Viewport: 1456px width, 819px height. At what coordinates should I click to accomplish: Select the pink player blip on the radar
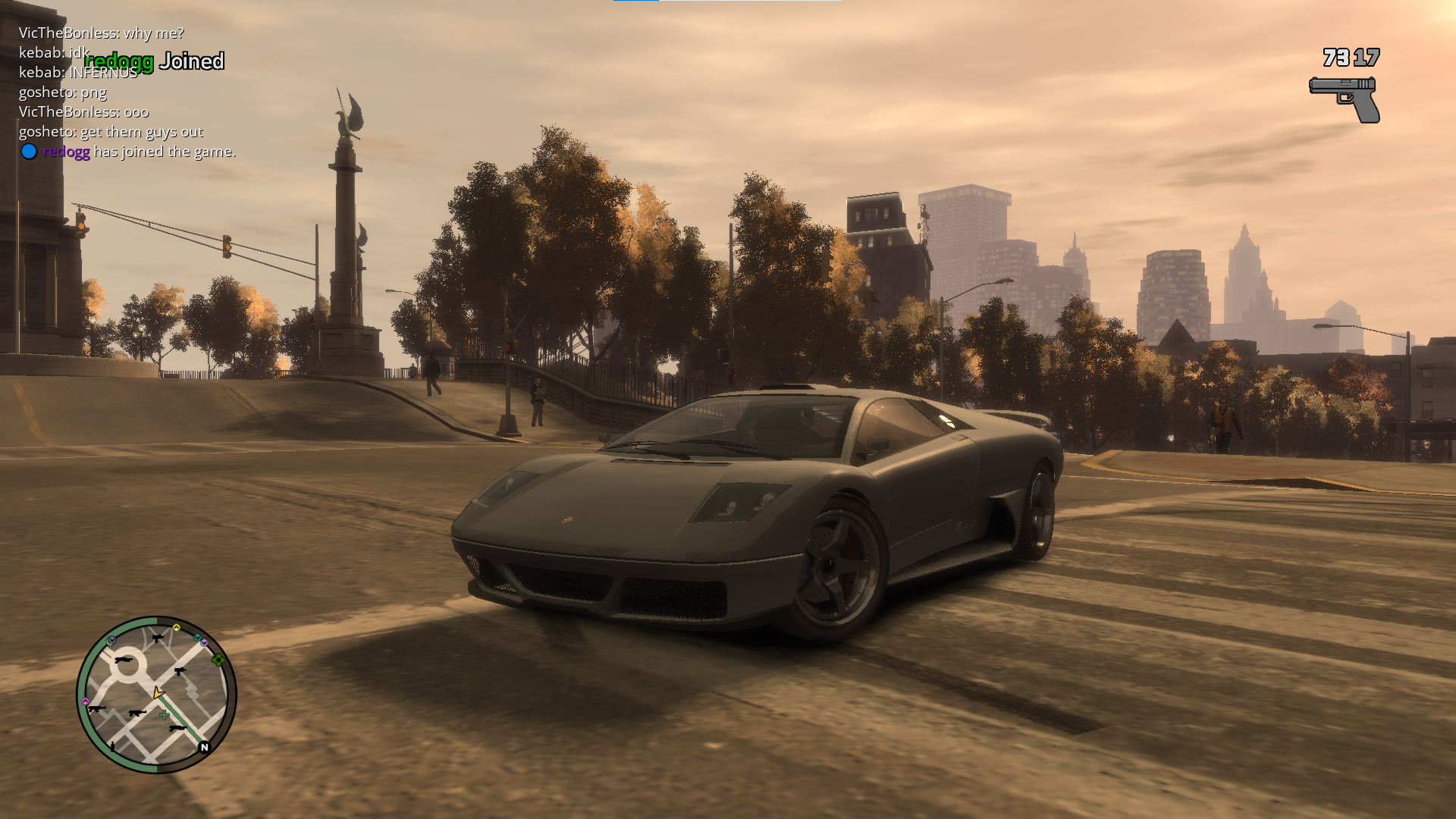86,701
